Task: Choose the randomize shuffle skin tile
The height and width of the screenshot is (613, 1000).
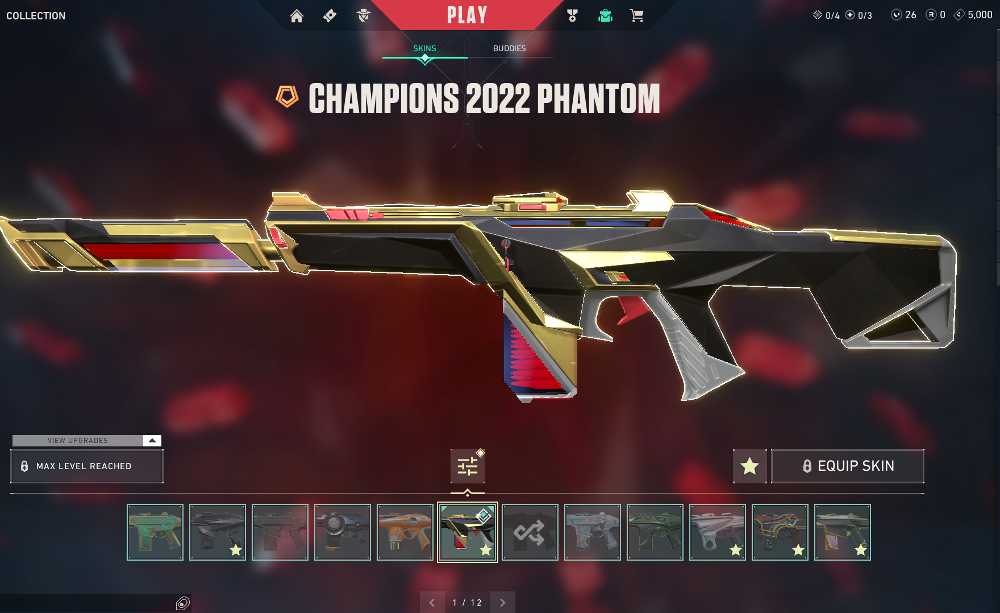Action: 530,532
